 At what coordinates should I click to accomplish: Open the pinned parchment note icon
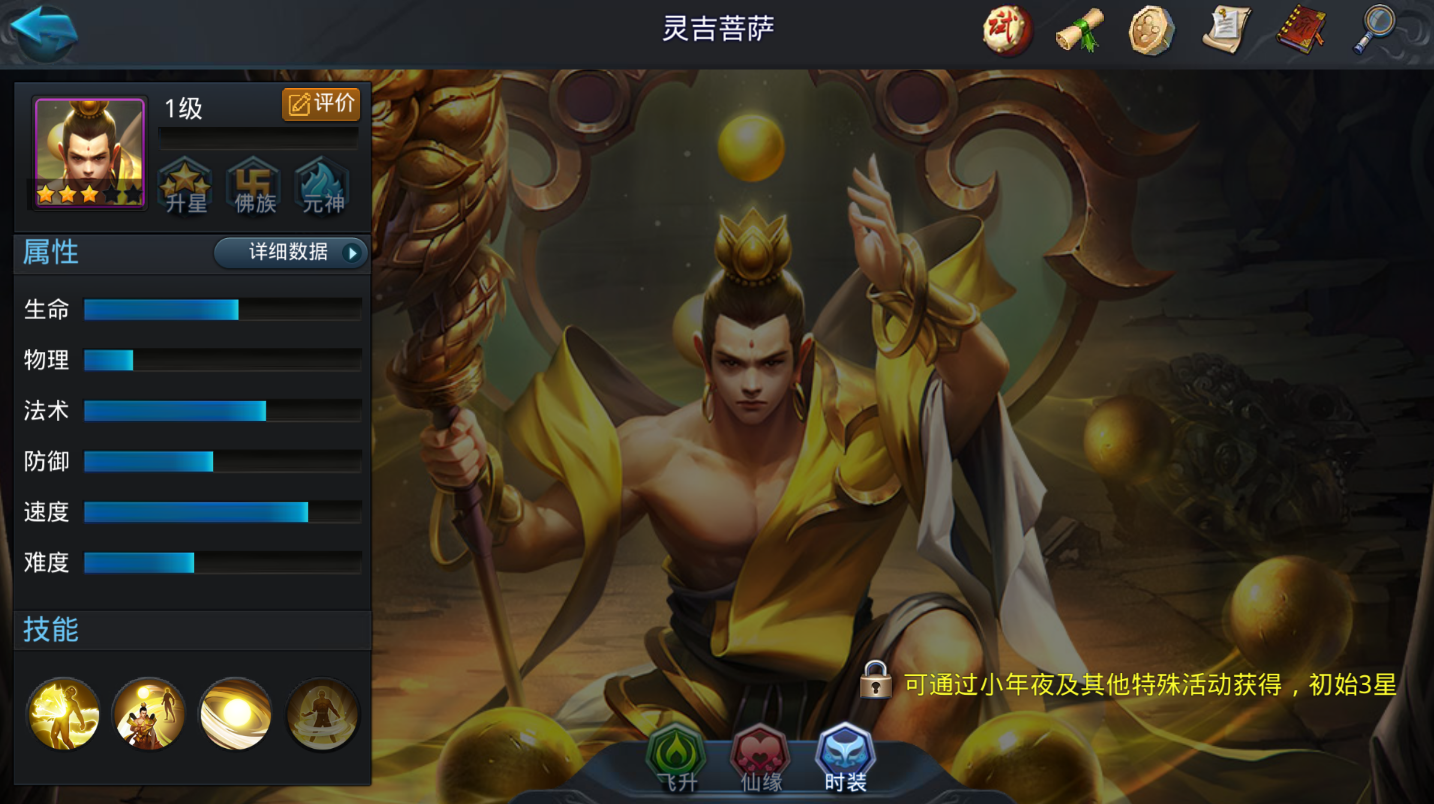(x=1226, y=30)
